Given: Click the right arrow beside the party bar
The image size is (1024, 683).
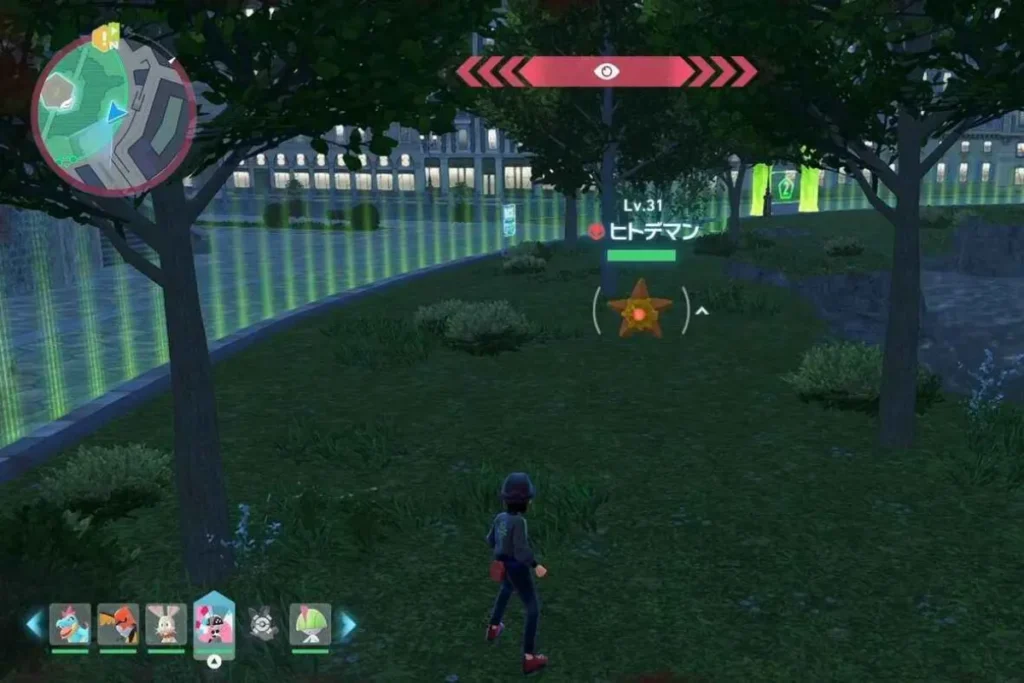Looking at the screenshot, I should click(346, 625).
